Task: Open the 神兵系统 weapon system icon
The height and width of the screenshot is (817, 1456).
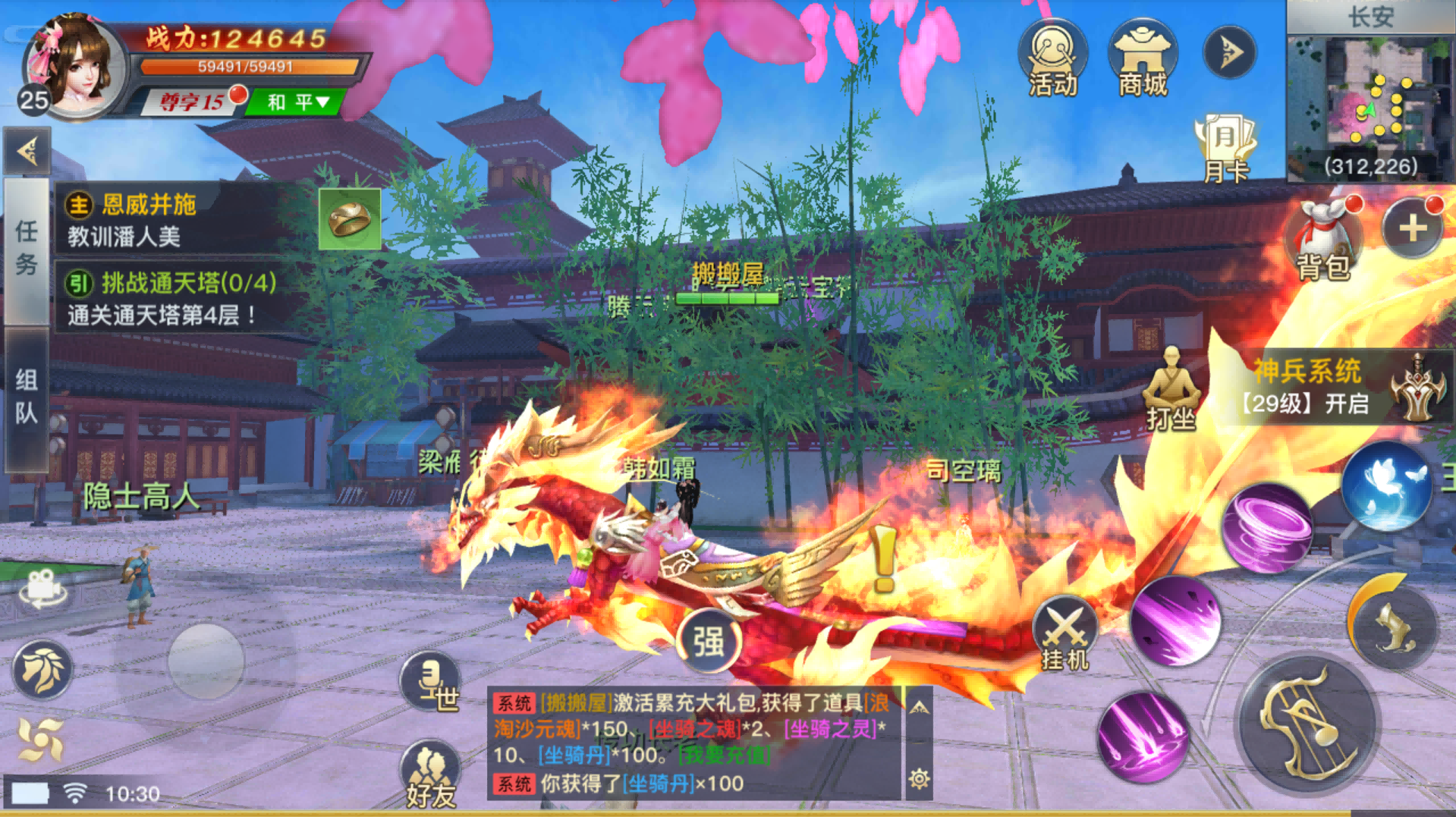Action: click(1418, 387)
